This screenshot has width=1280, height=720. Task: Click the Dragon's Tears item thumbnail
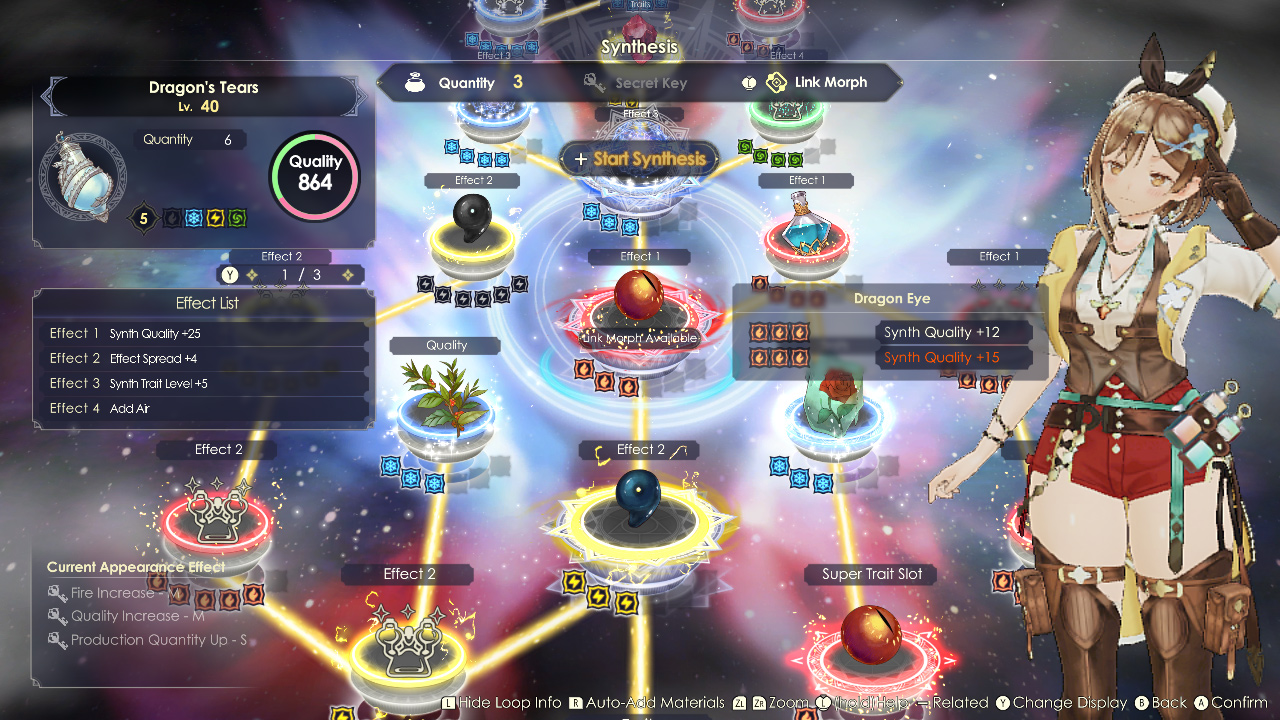tap(88, 177)
